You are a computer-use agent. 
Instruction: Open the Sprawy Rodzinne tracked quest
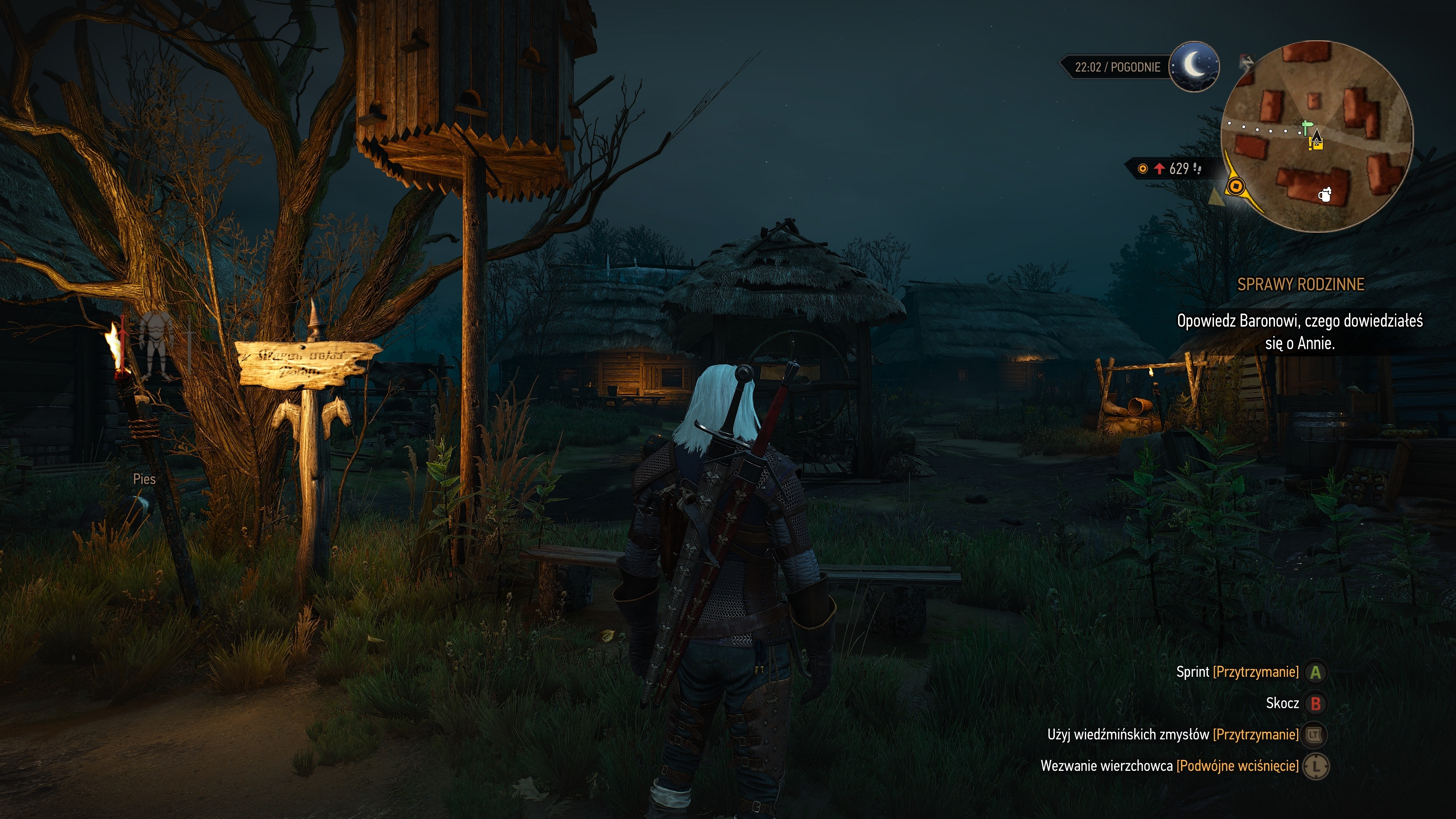[1300, 284]
